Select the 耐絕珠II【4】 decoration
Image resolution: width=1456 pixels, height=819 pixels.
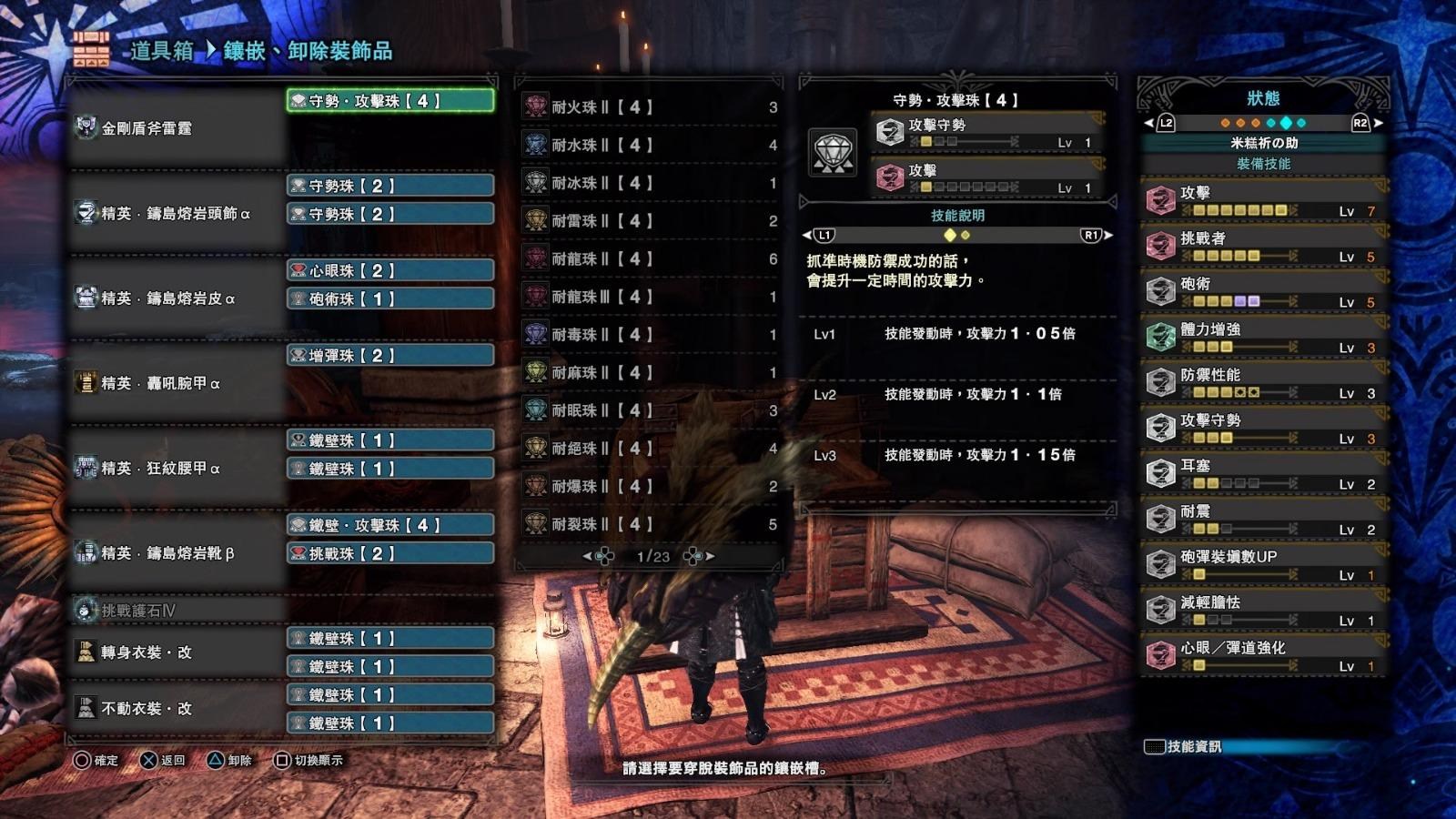[x=650, y=449]
